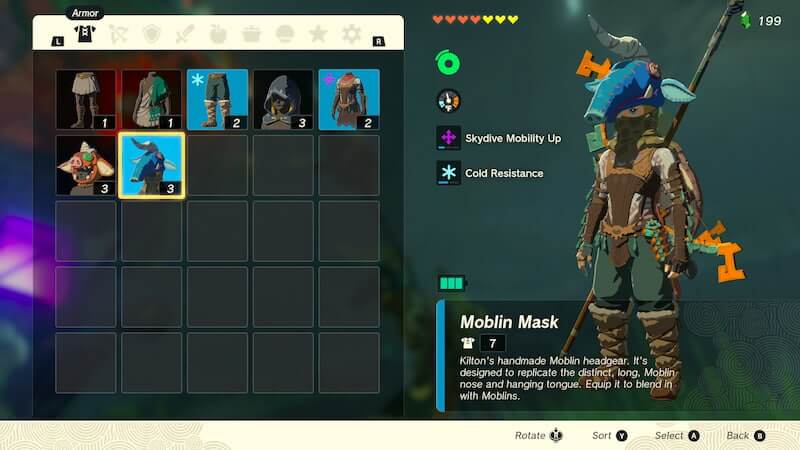
Task: Open the apple materials tab
Action: click(218, 34)
